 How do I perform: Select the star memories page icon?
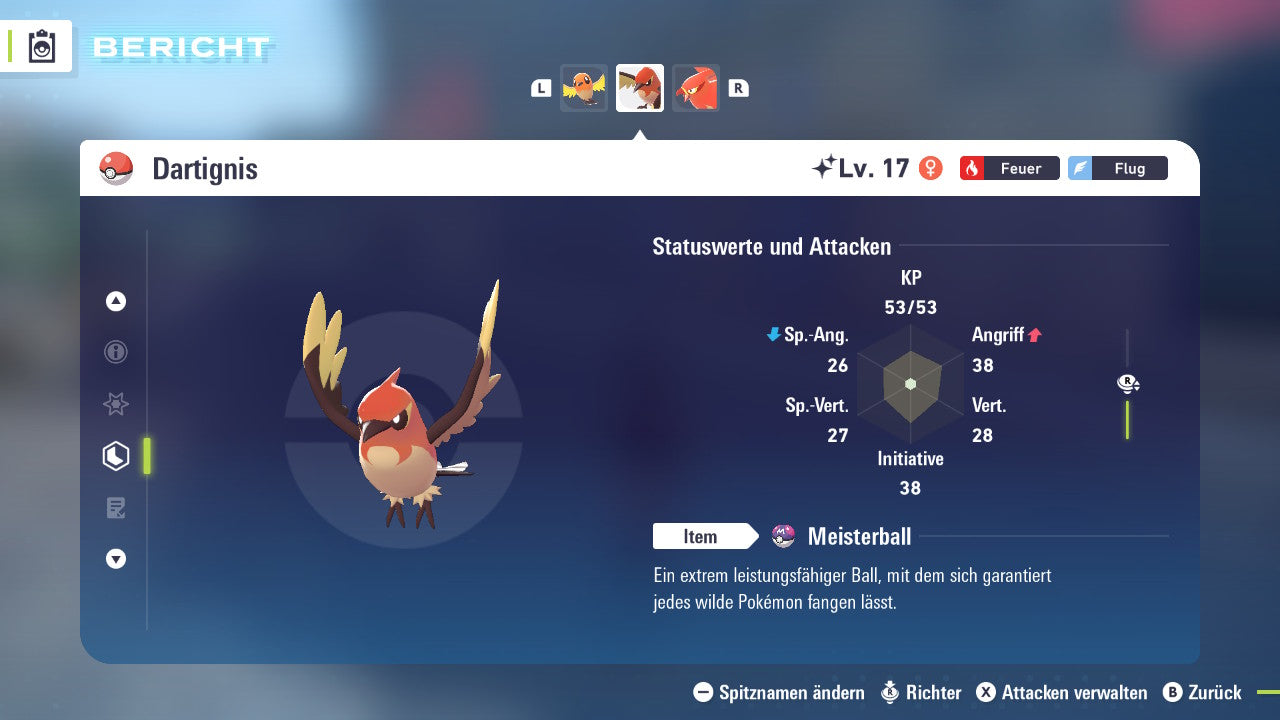point(116,404)
